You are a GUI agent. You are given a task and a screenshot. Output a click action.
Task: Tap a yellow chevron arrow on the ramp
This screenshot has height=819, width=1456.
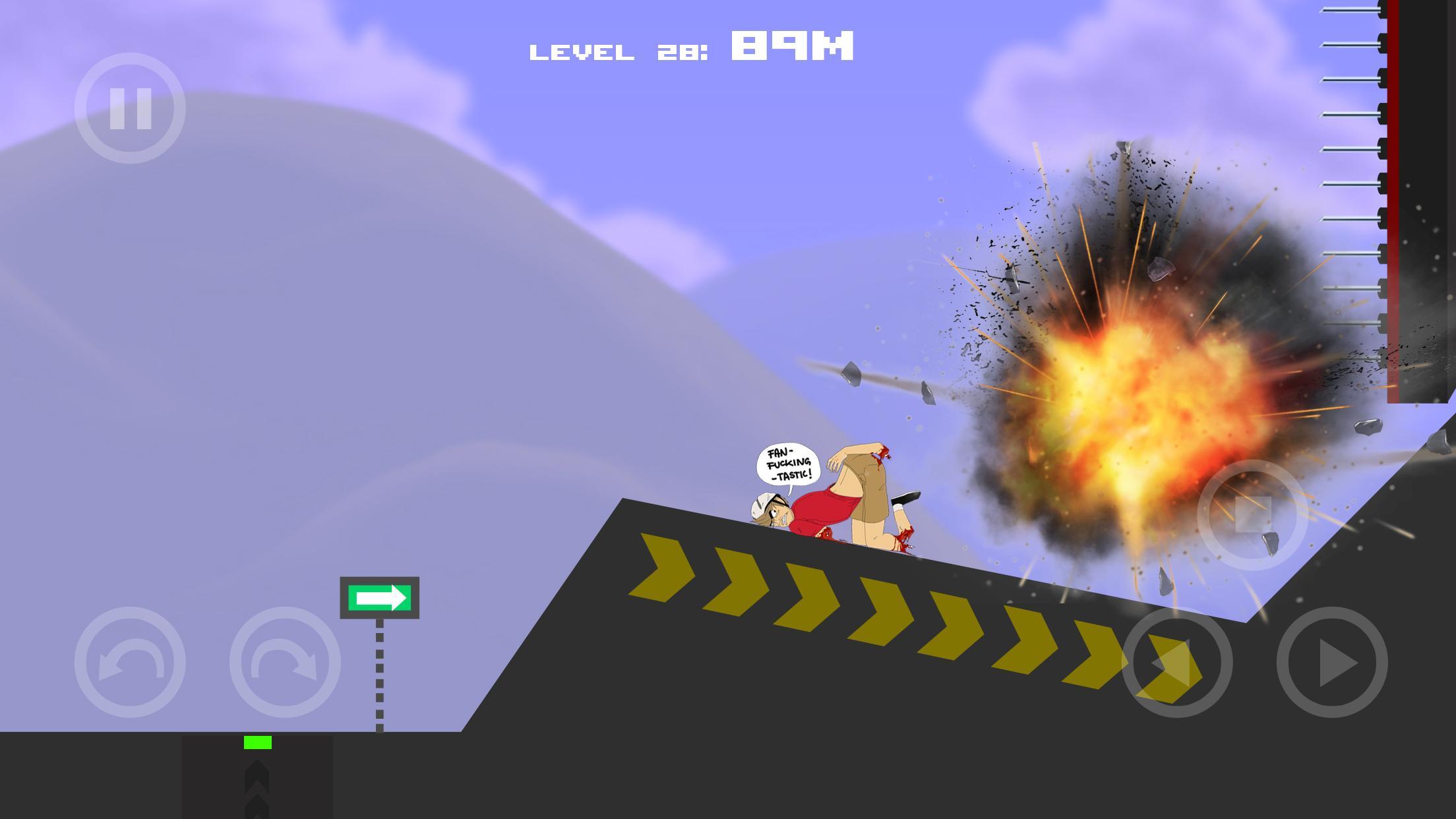point(811,593)
